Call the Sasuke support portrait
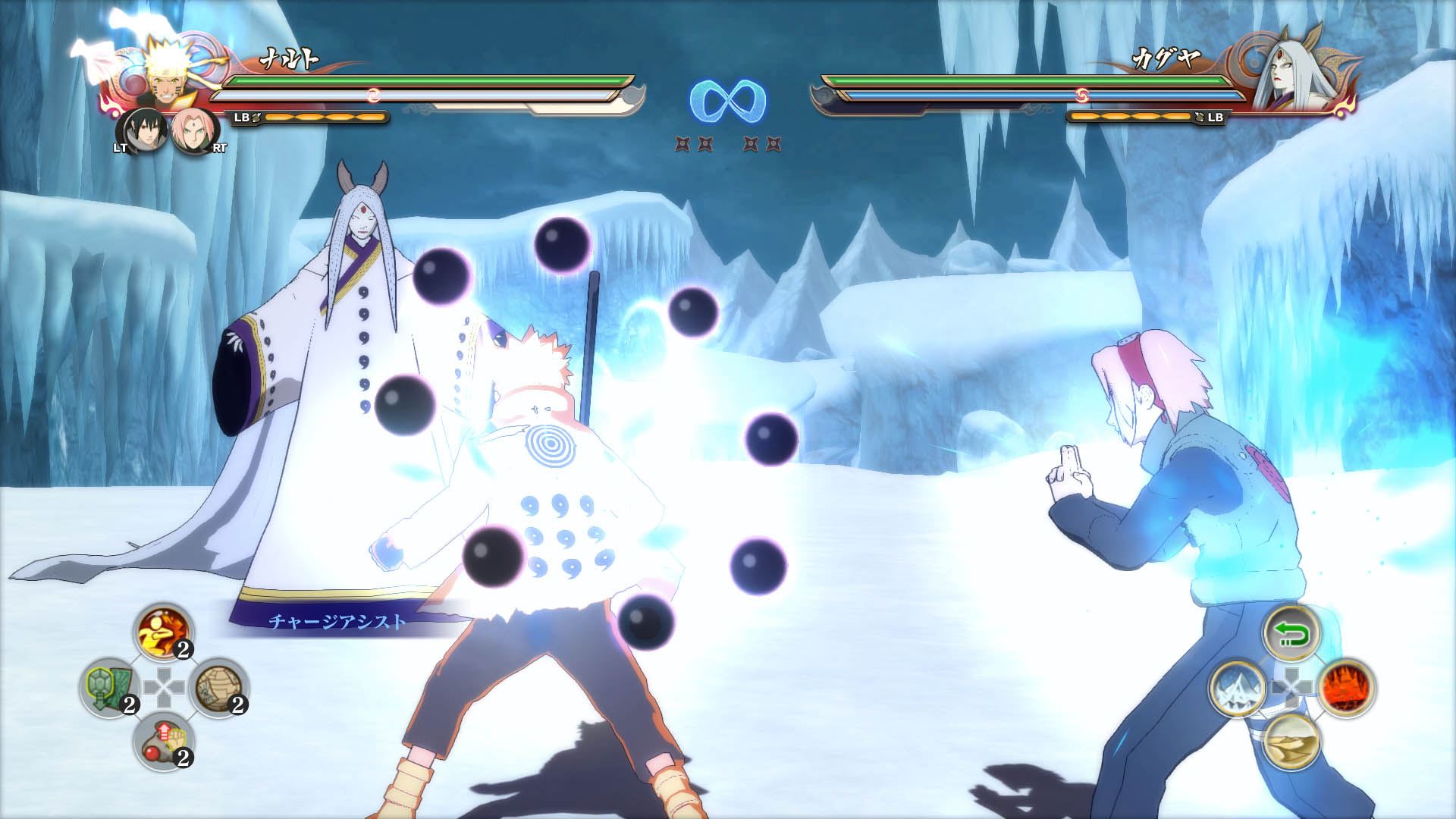Viewport: 1456px width, 819px height. pyautogui.click(x=141, y=132)
